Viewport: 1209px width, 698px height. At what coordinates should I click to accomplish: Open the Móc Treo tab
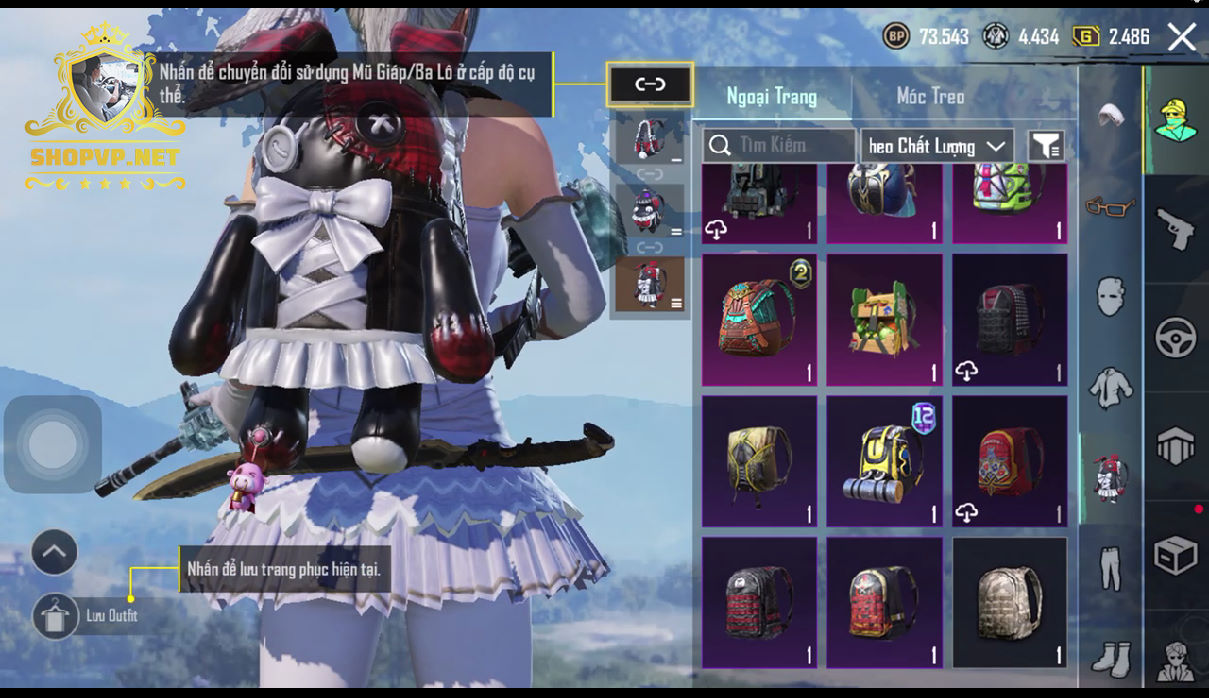[x=930, y=96]
